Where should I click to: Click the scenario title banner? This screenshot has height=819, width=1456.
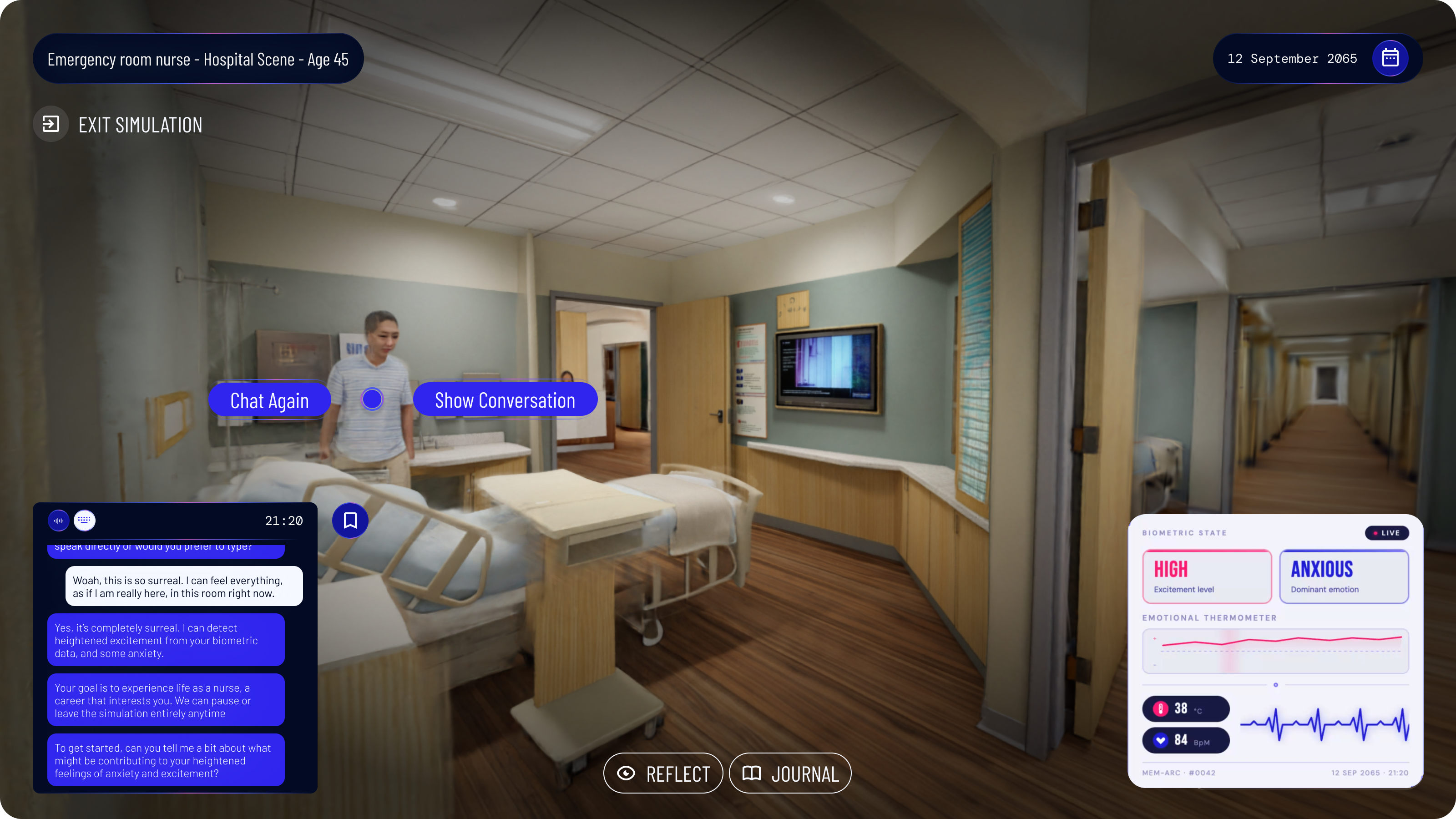(198, 59)
